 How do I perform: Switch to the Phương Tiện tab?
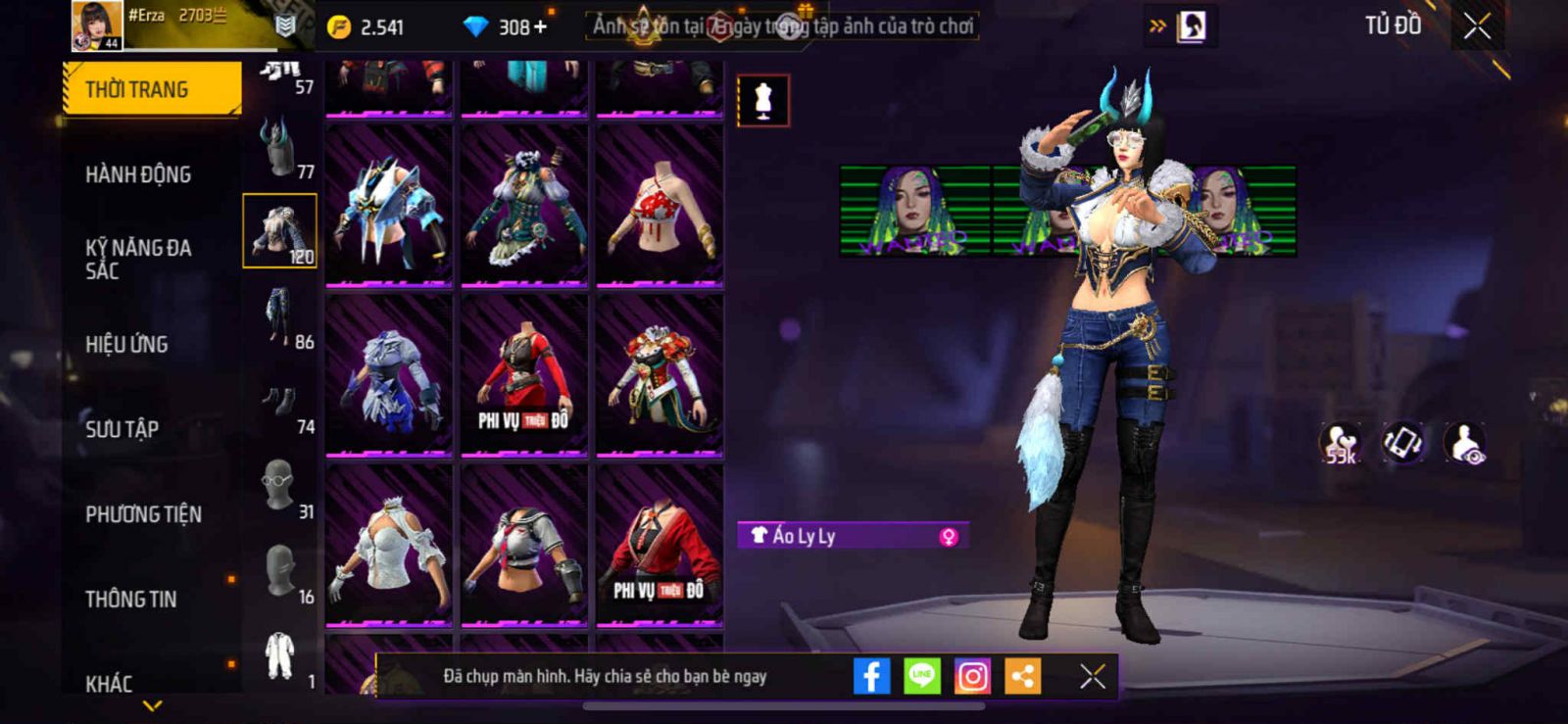pyautogui.click(x=143, y=514)
